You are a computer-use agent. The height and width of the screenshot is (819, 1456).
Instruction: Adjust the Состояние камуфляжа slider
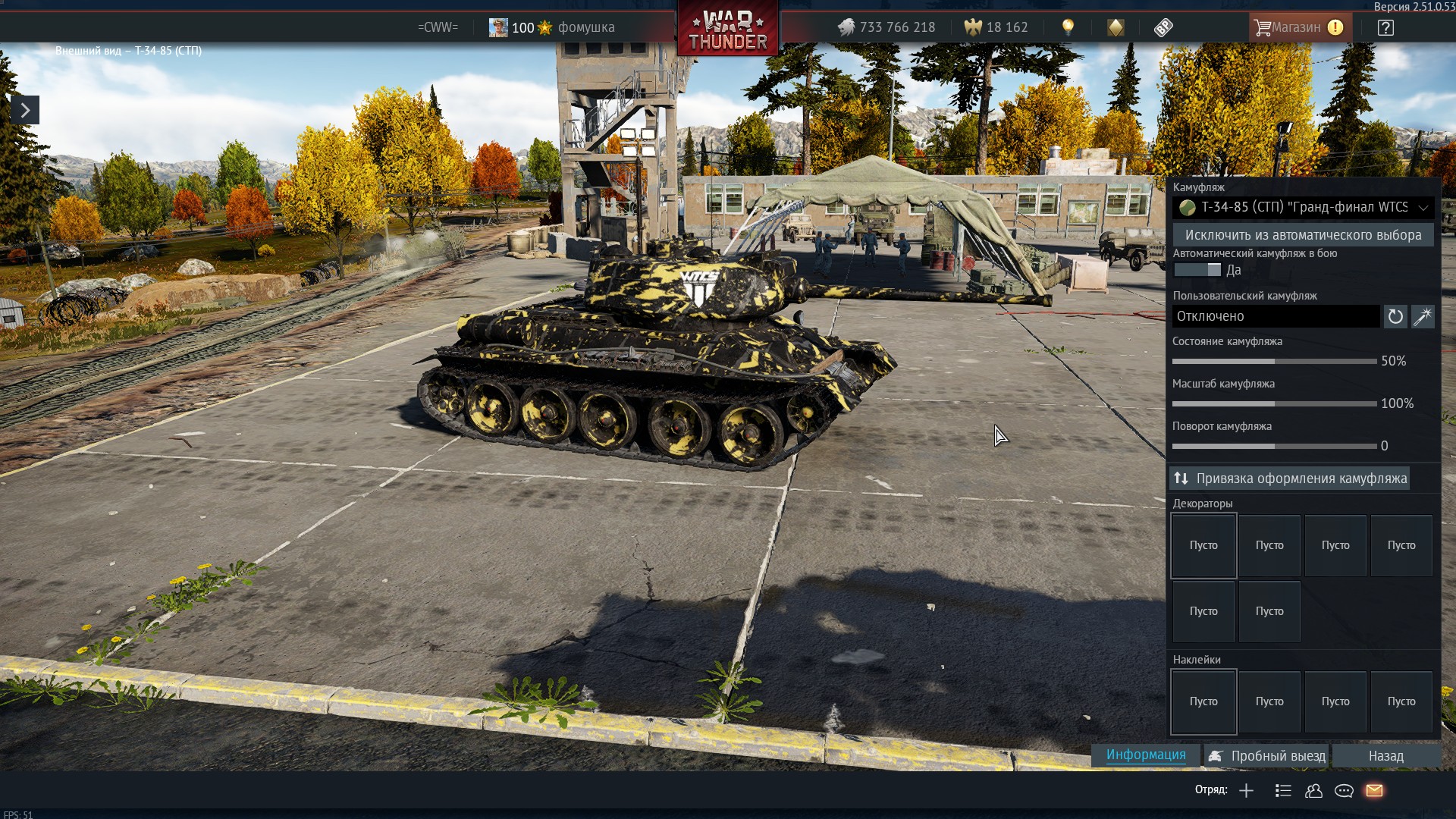coord(1274,362)
